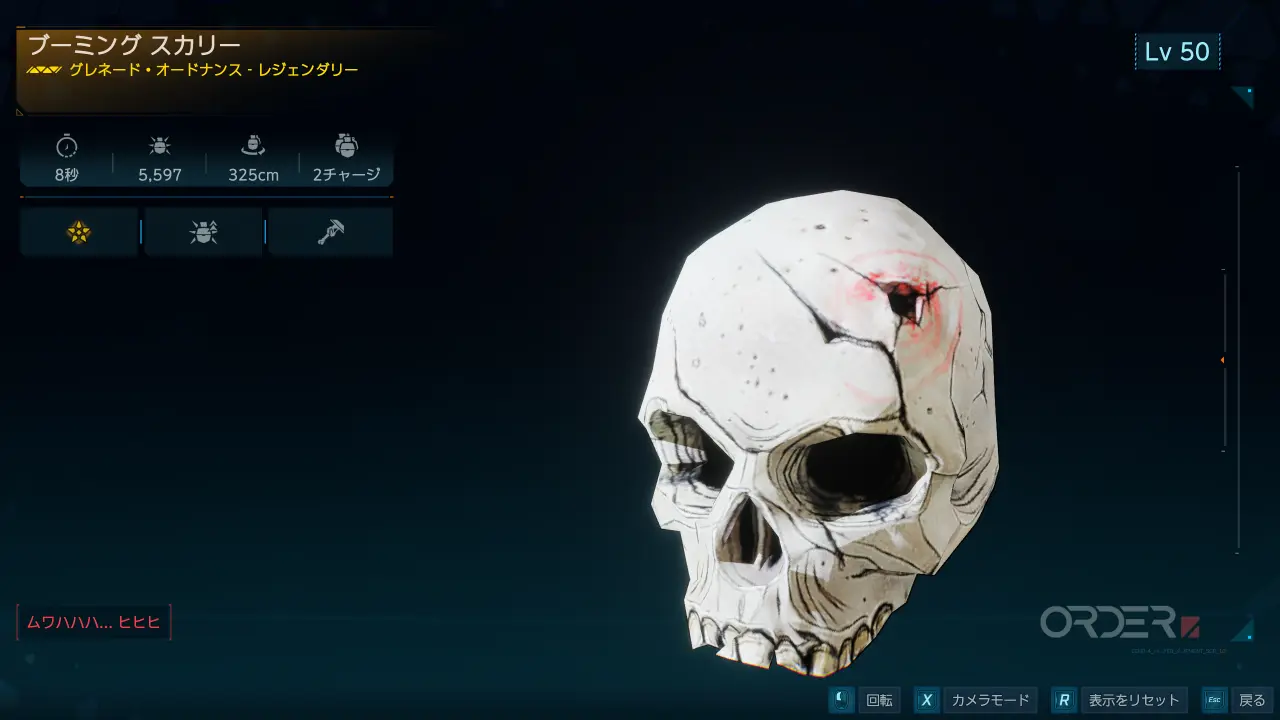Click the grenade icon above 2チャージ

[x=346, y=146]
